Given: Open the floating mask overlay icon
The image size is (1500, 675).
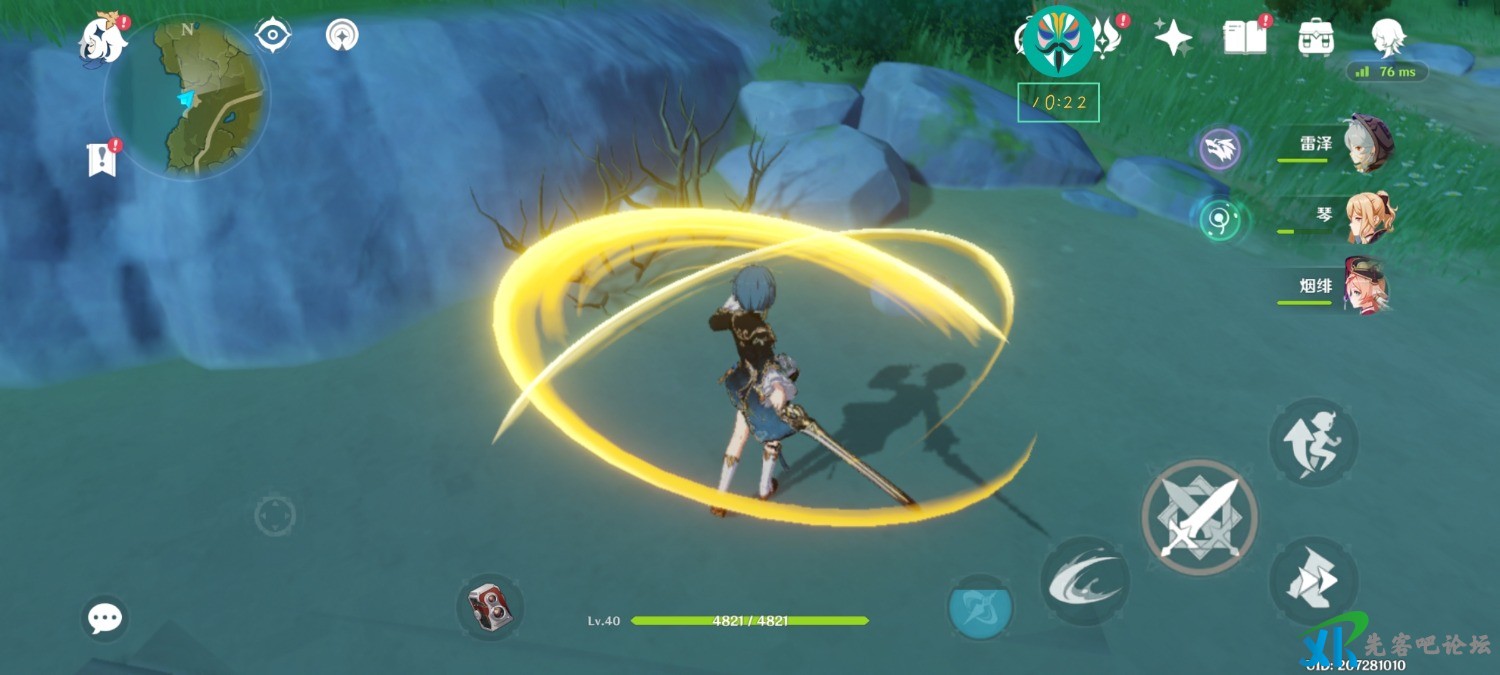Looking at the screenshot, I should tap(1059, 41).
